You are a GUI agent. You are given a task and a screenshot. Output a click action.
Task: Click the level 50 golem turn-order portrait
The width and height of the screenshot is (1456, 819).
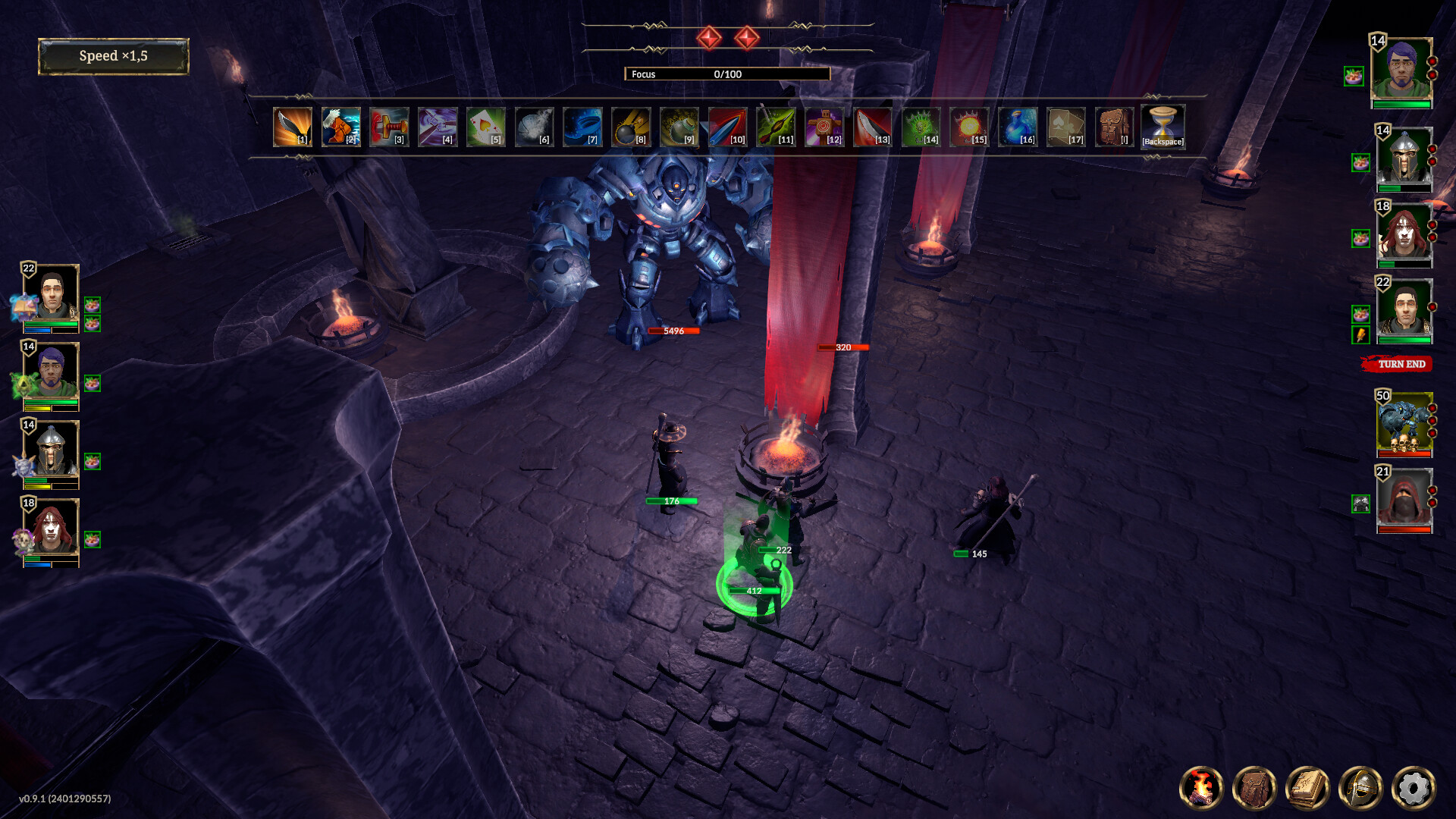click(1404, 423)
